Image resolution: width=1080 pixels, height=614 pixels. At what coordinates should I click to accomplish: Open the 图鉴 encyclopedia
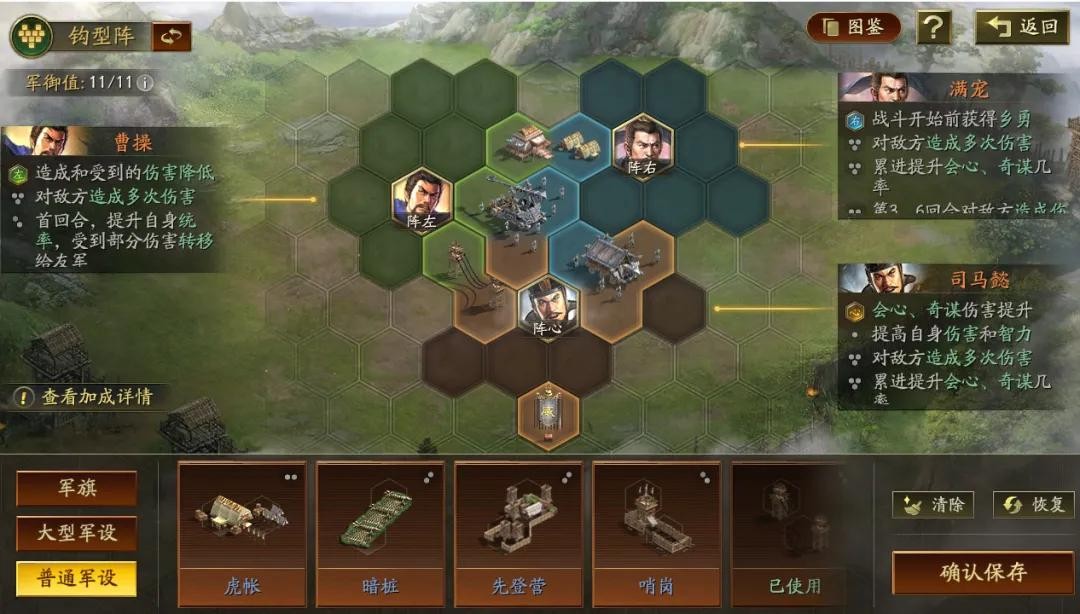tap(853, 27)
